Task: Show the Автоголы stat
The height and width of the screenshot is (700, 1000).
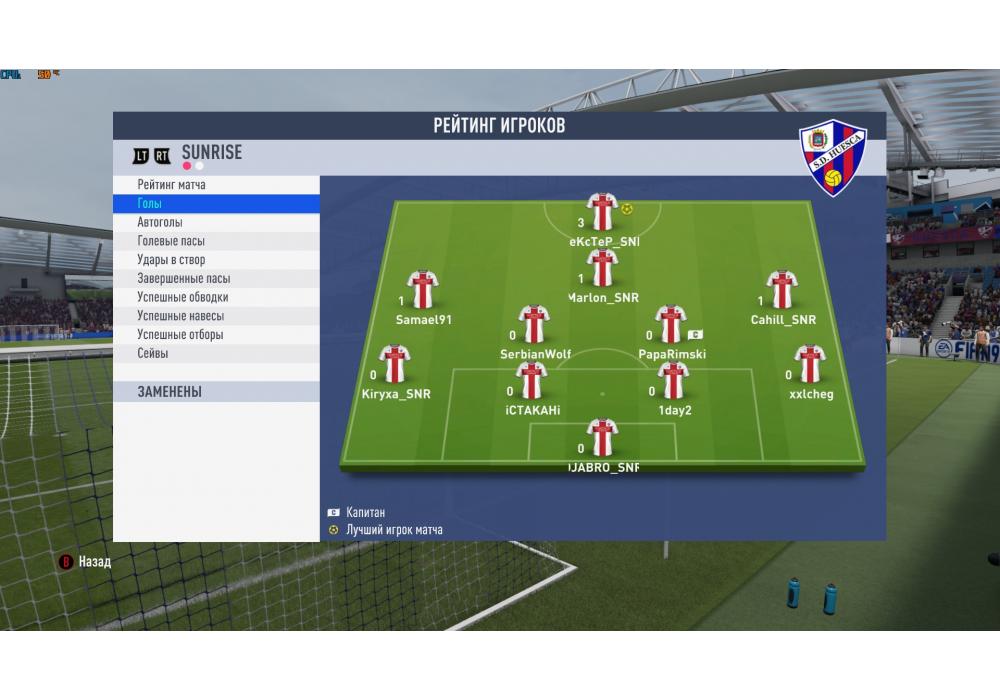Action: [x=160, y=223]
